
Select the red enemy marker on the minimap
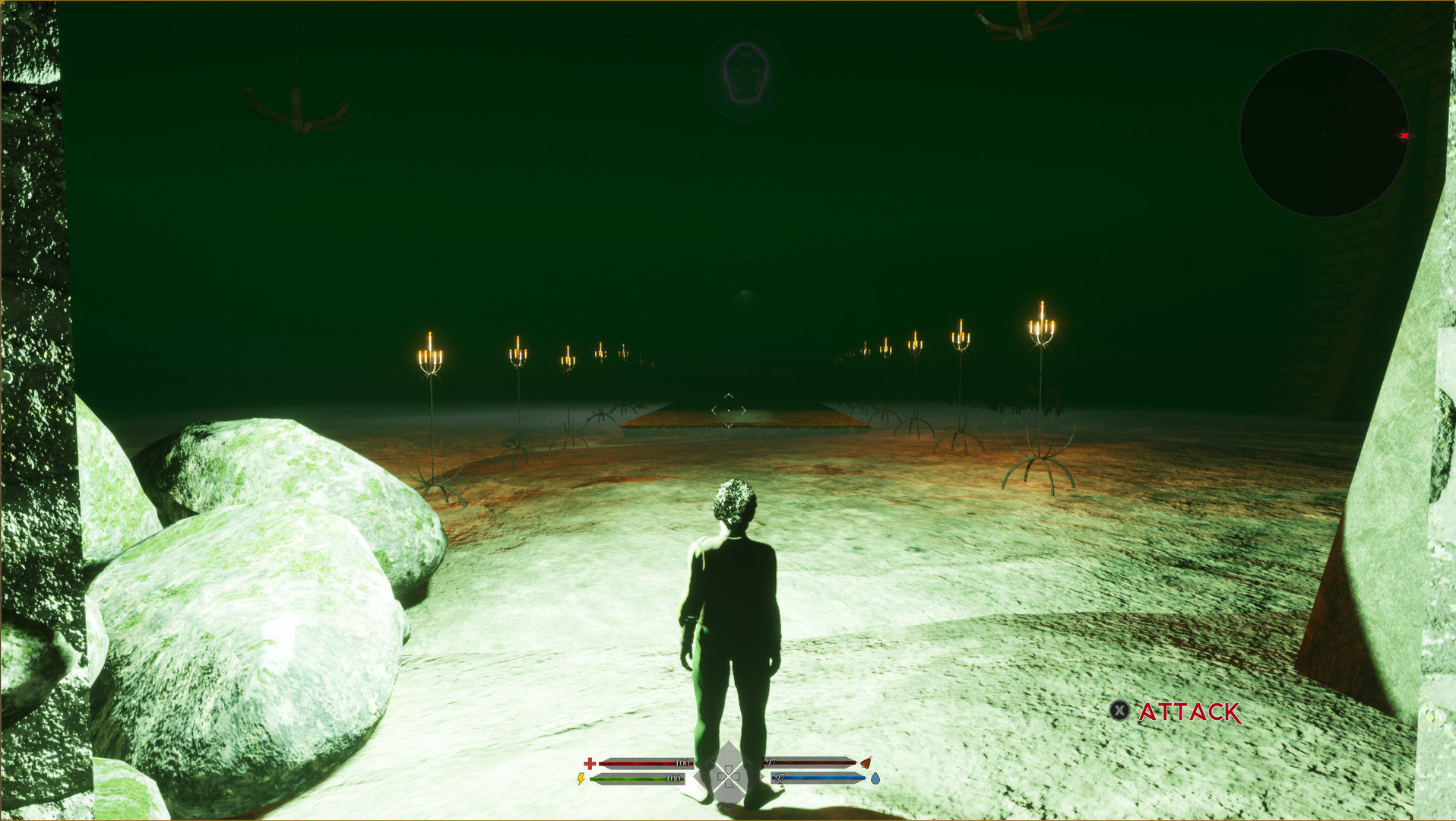coord(1403,135)
